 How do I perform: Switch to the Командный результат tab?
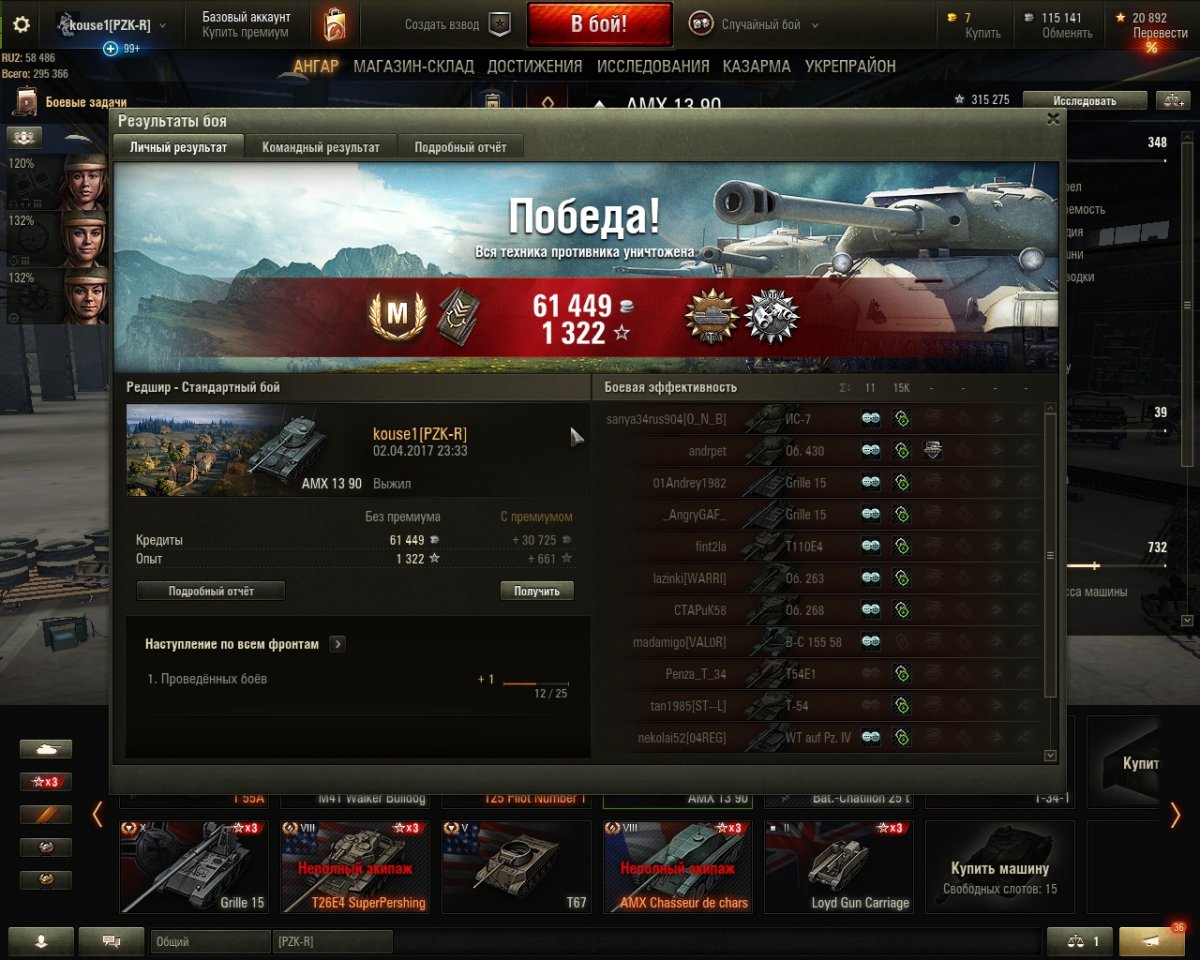[320, 147]
